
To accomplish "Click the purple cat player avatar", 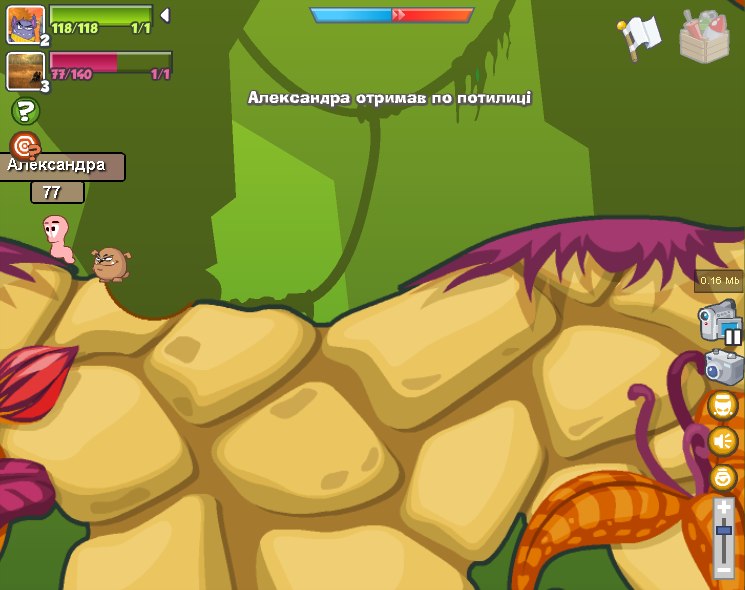I will click(x=25, y=23).
